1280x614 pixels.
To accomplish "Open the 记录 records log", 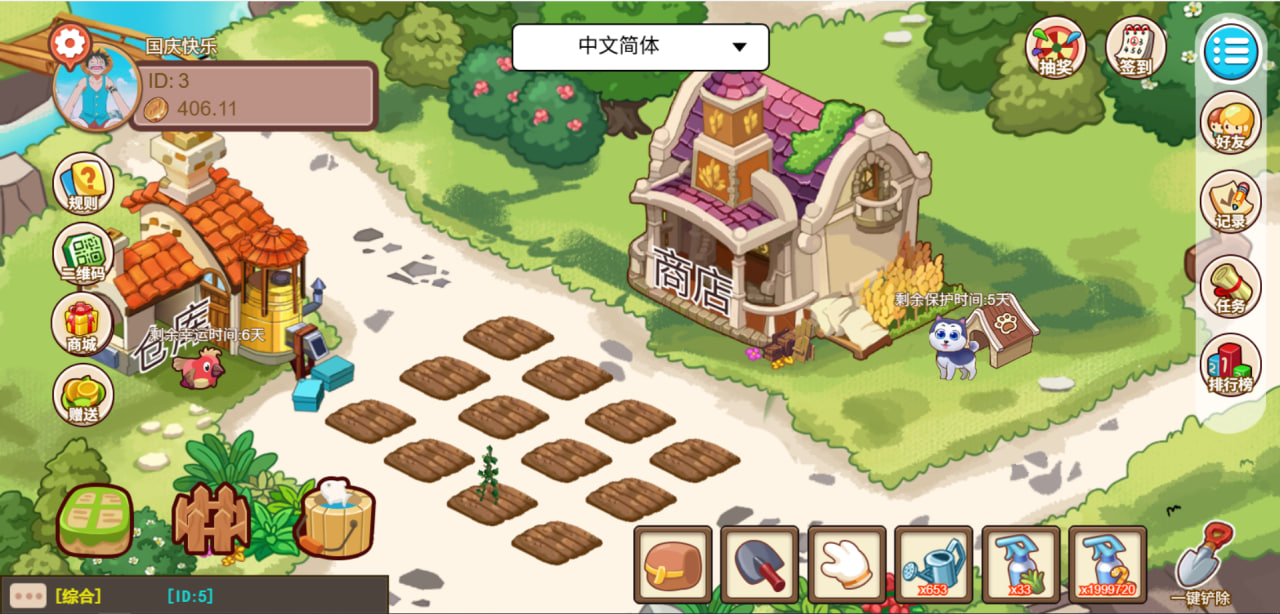I will [1230, 202].
